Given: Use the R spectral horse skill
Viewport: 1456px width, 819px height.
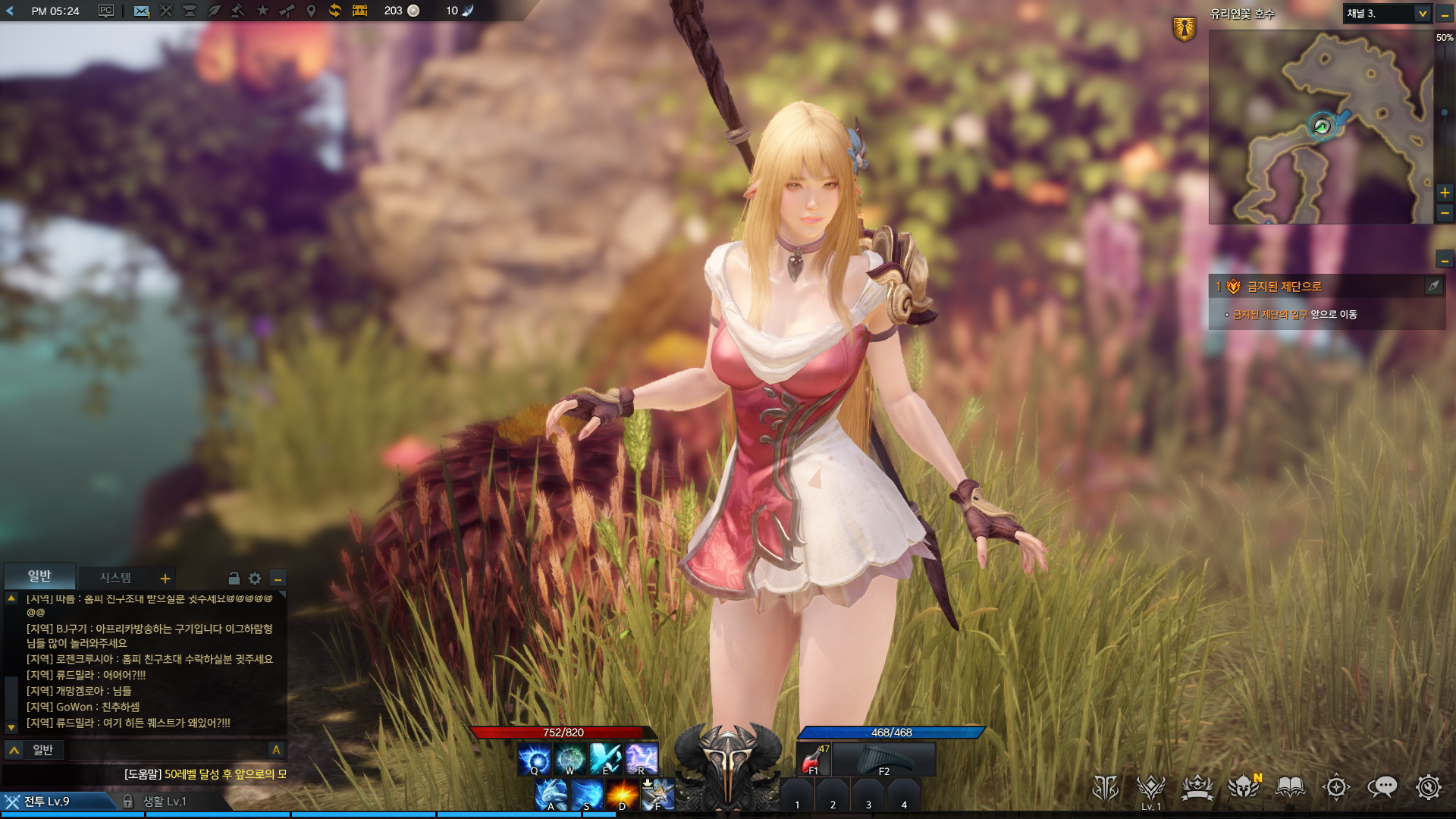Looking at the screenshot, I should (642, 758).
